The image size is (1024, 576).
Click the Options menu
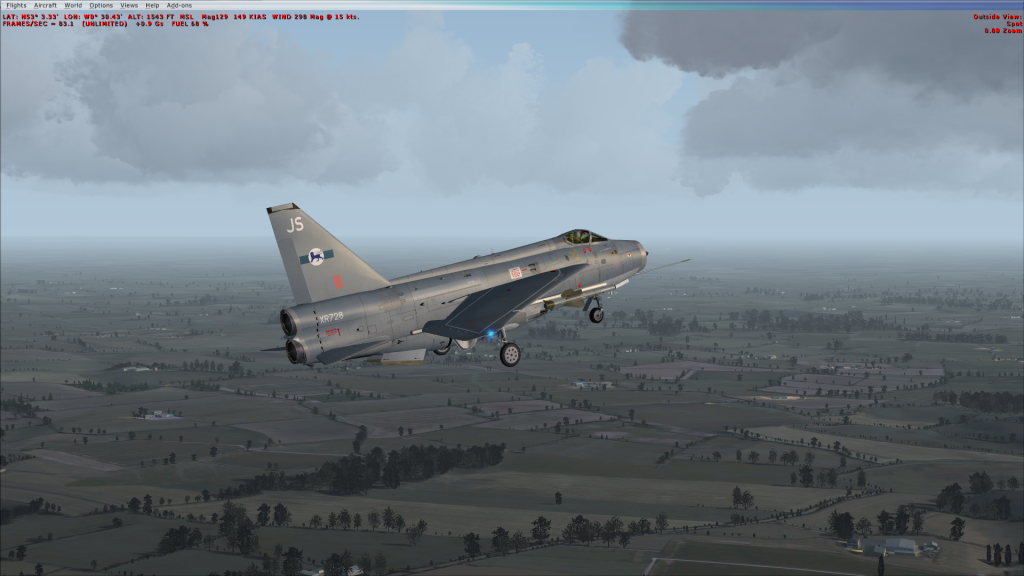[x=101, y=5]
